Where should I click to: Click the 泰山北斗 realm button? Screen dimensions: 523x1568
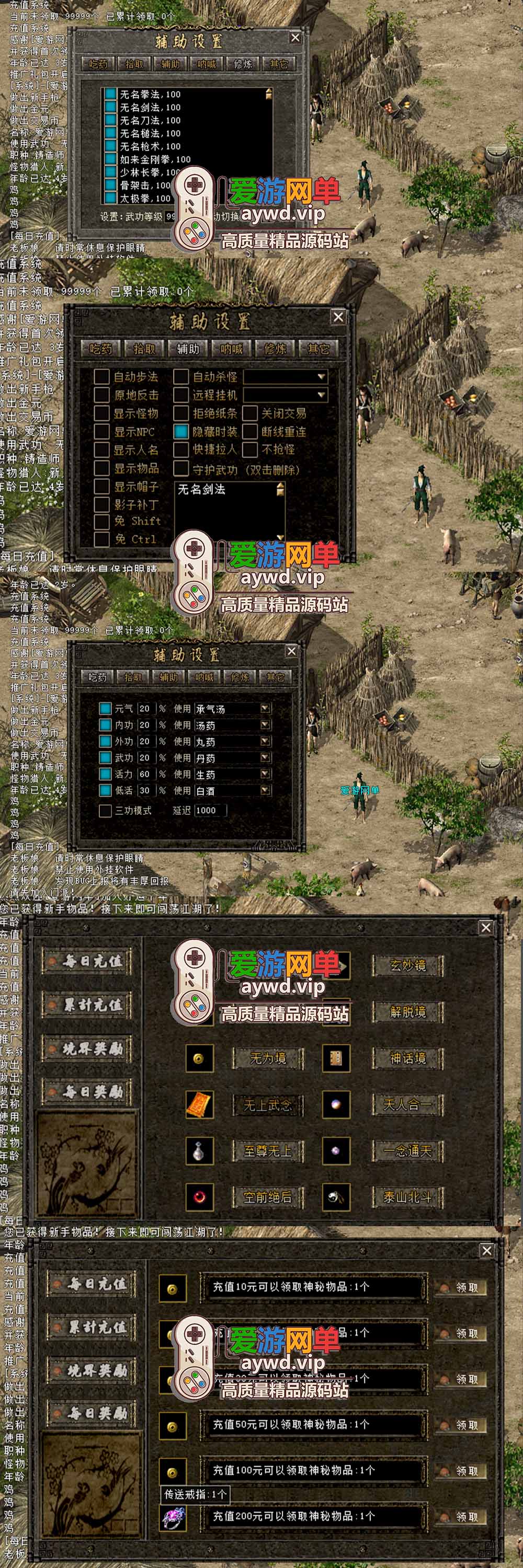(x=407, y=1197)
